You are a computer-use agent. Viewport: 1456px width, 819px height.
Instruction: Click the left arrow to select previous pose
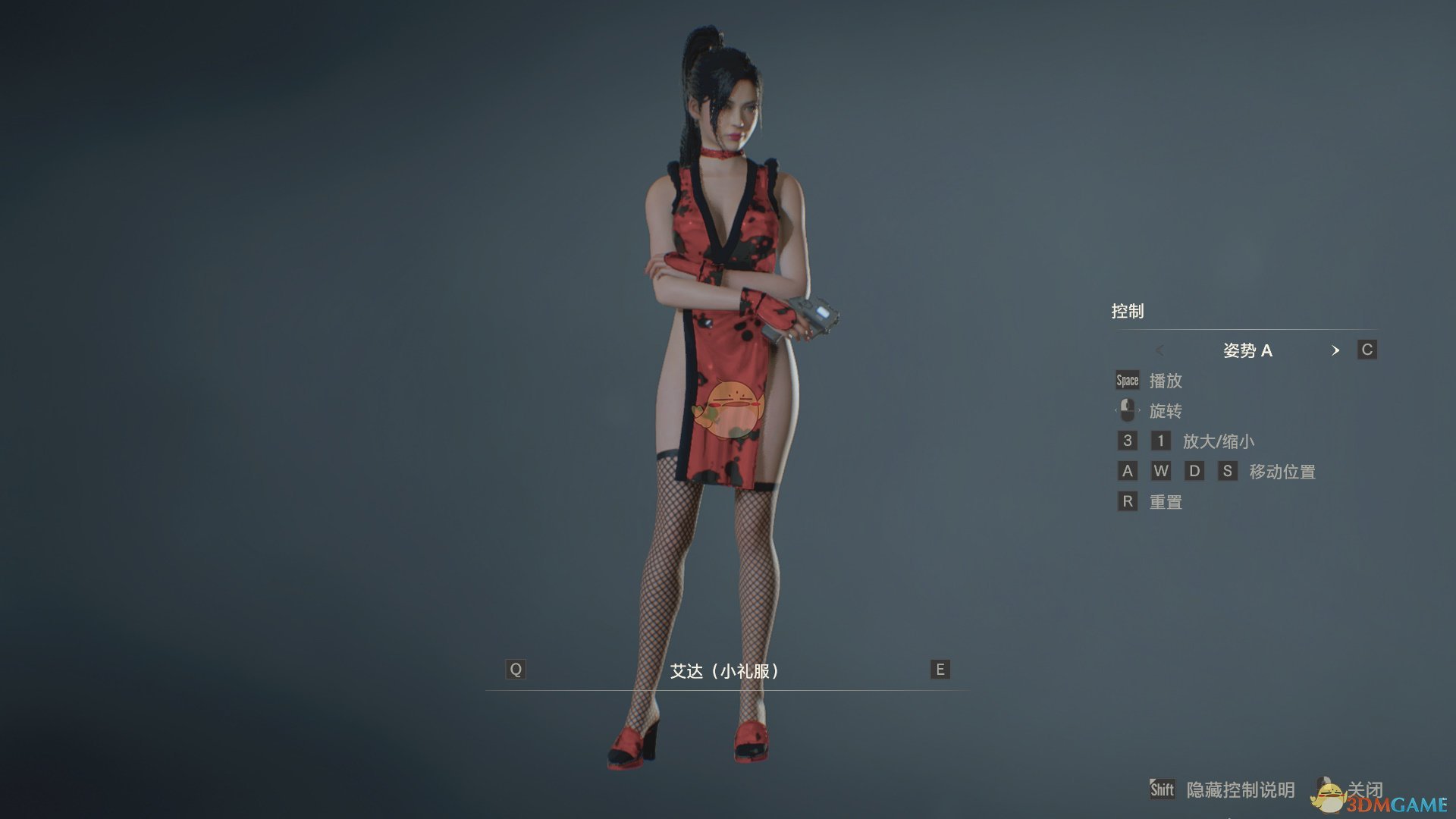[x=1159, y=351]
